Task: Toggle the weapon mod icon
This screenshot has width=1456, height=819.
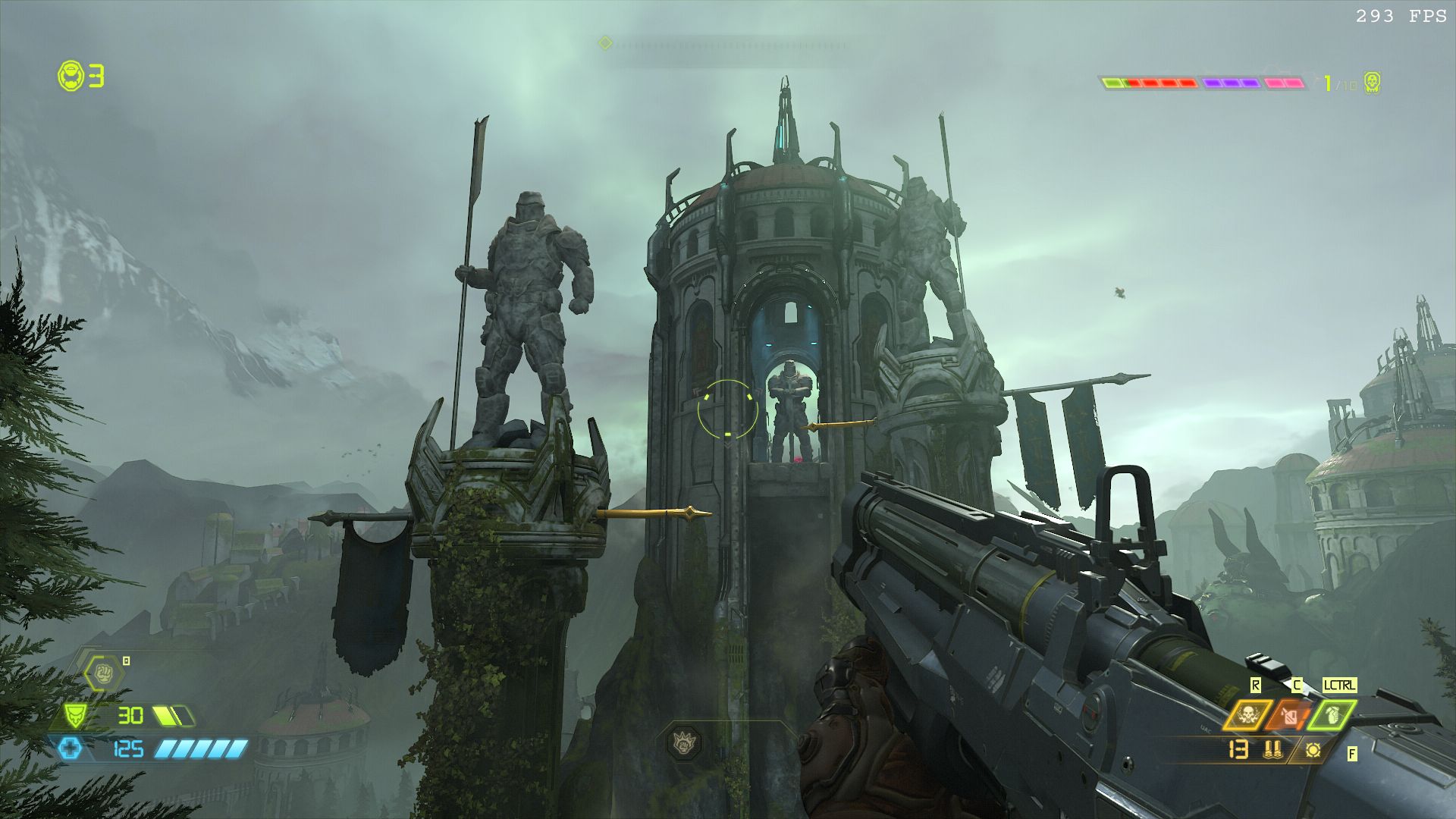Action: [x=1313, y=750]
